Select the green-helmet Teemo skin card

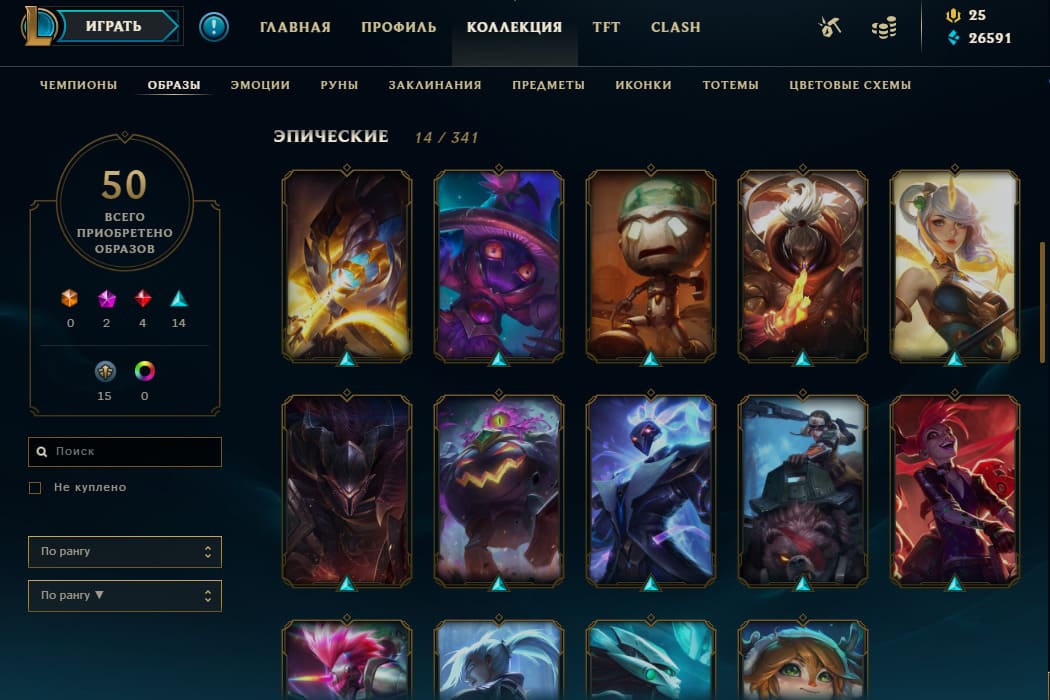[x=651, y=265]
